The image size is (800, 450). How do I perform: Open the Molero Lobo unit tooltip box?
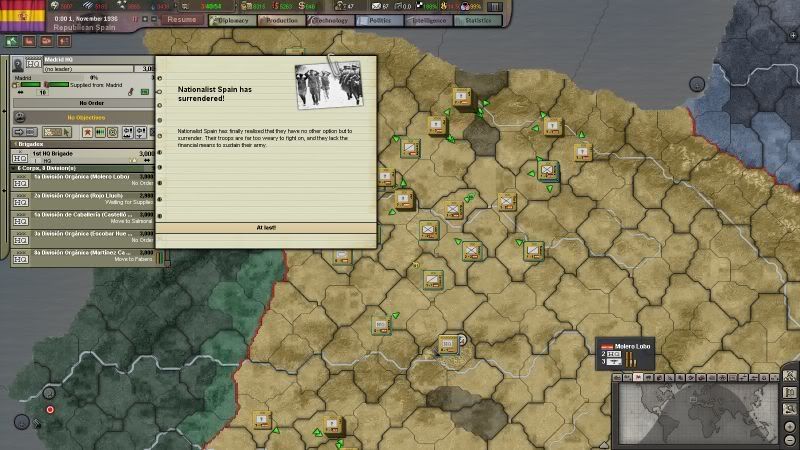coord(630,352)
